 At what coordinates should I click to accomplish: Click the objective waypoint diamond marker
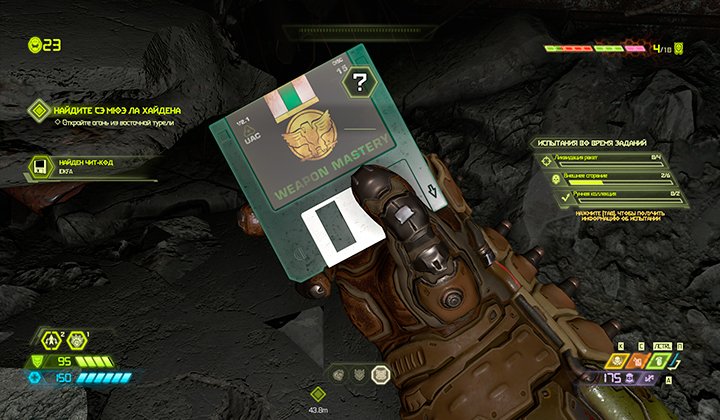(x=318, y=395)
